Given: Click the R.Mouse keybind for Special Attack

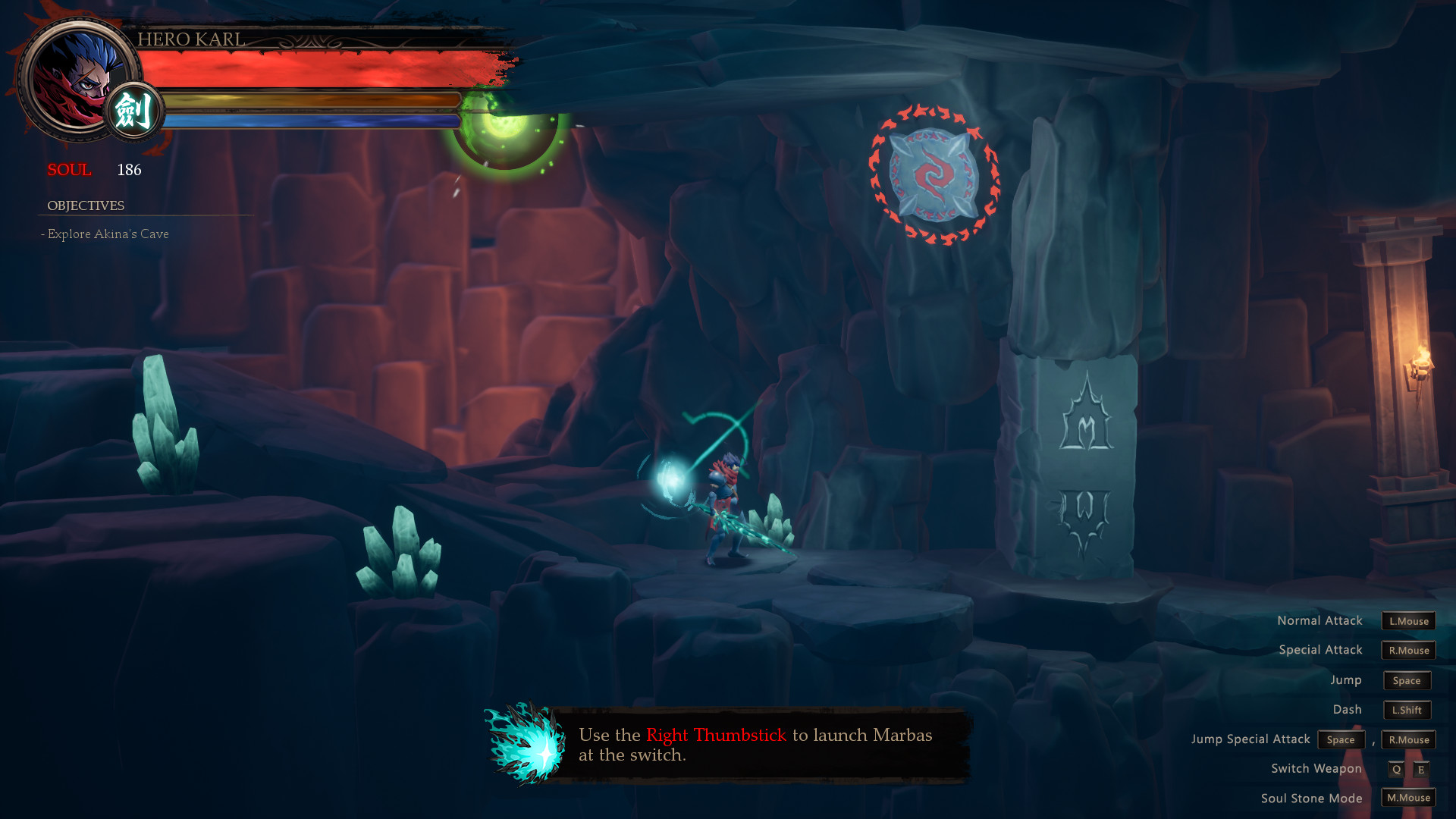Looking at the screenshot, I should [1407, 650].
